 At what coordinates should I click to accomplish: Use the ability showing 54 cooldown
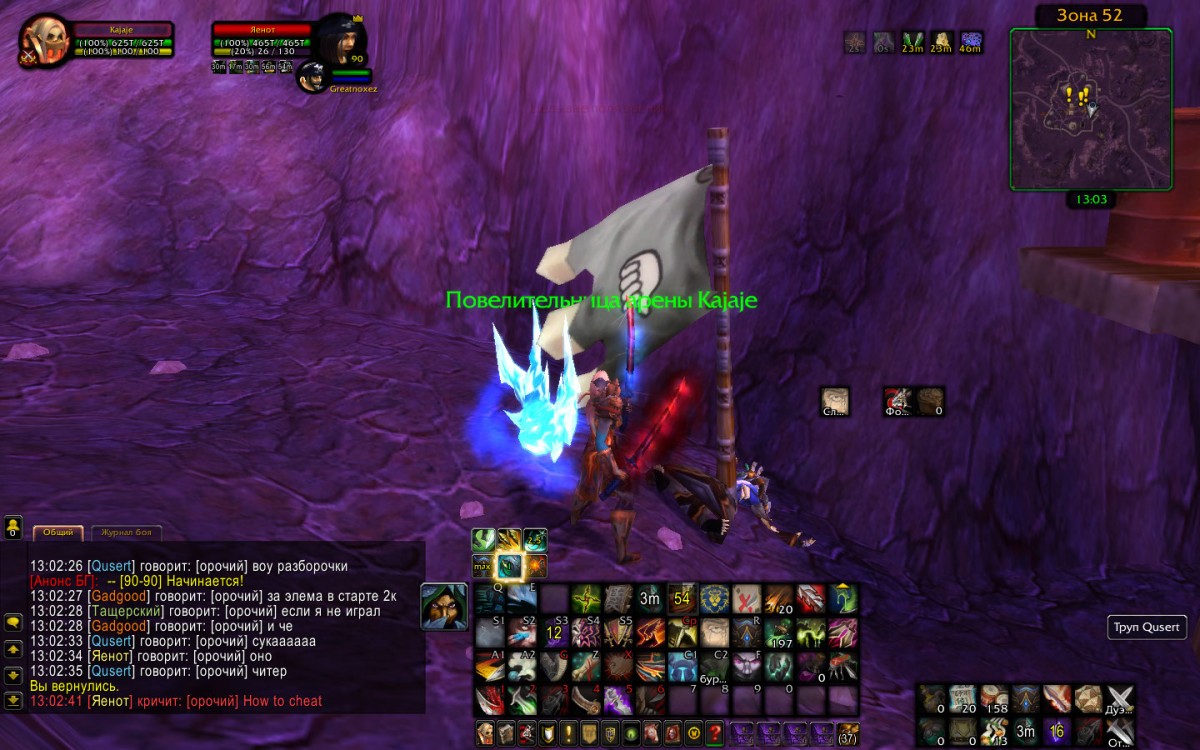click(683, 599)
